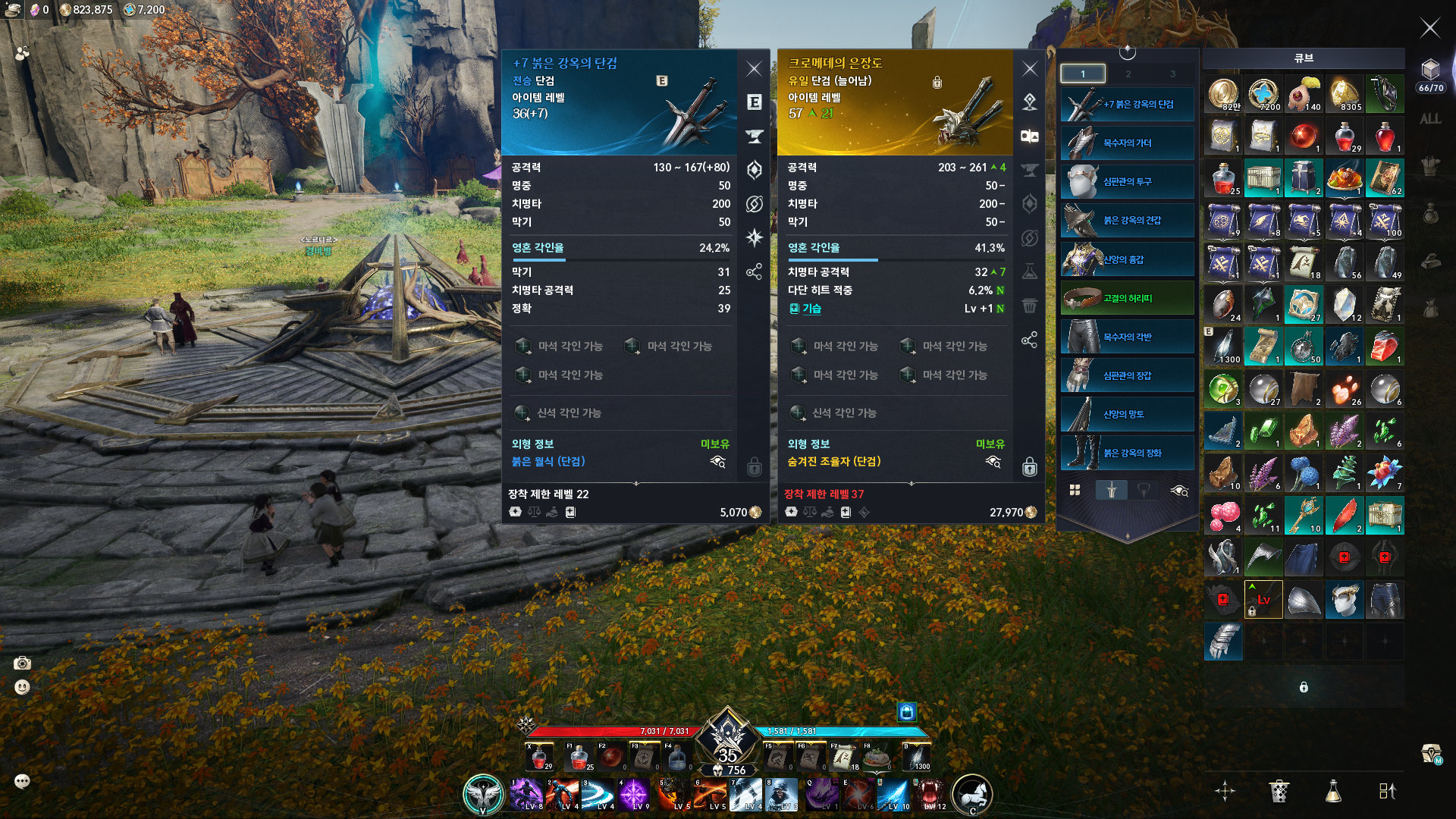Activate the winged morph ability icon

coord(483,794)
